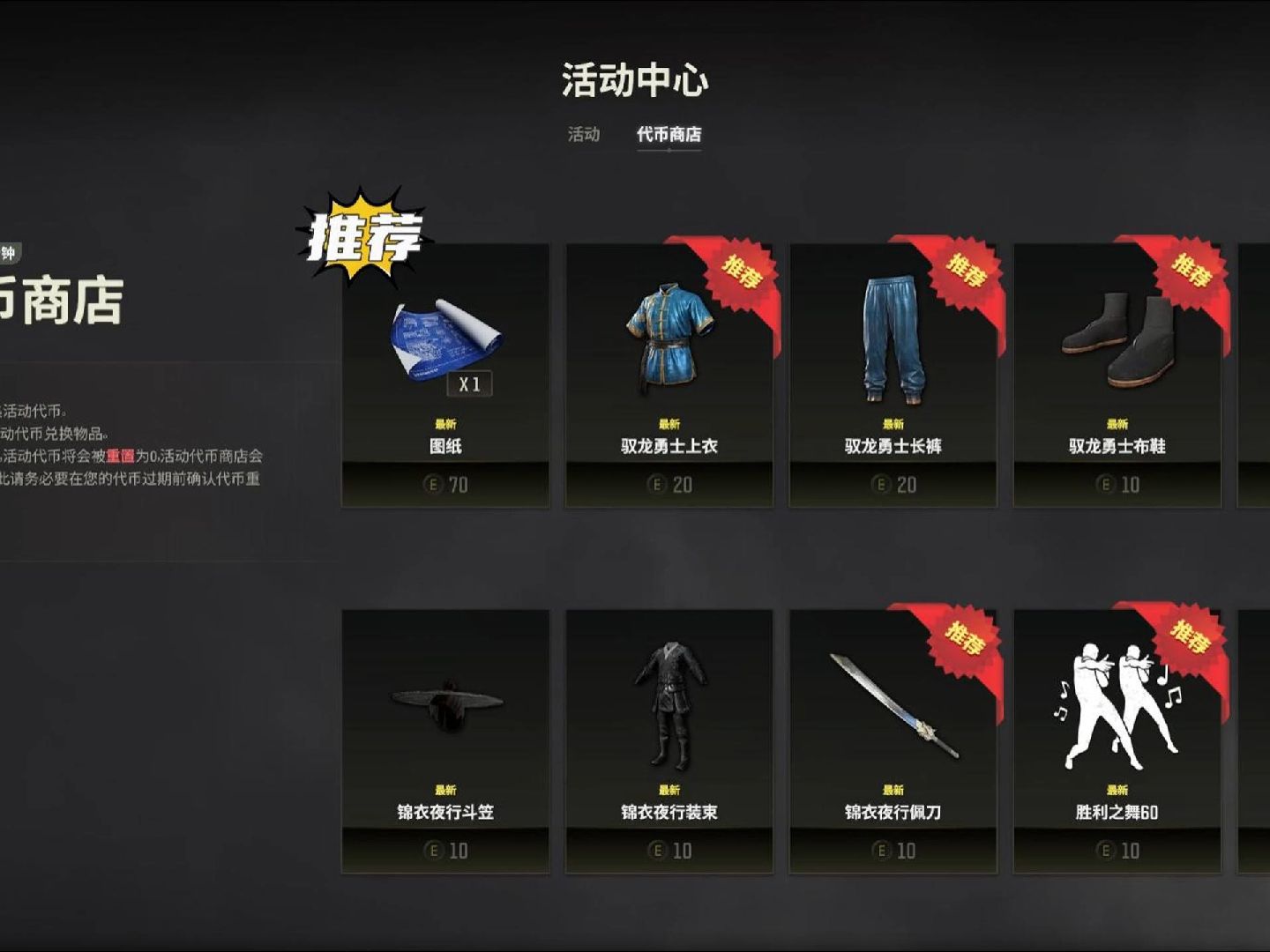Image resolution: width=1270 pixels, height=952 pixels.
Task: Click the yellow 推荐 starburst badge on 图纸
Action: click(x=364, y=235)
